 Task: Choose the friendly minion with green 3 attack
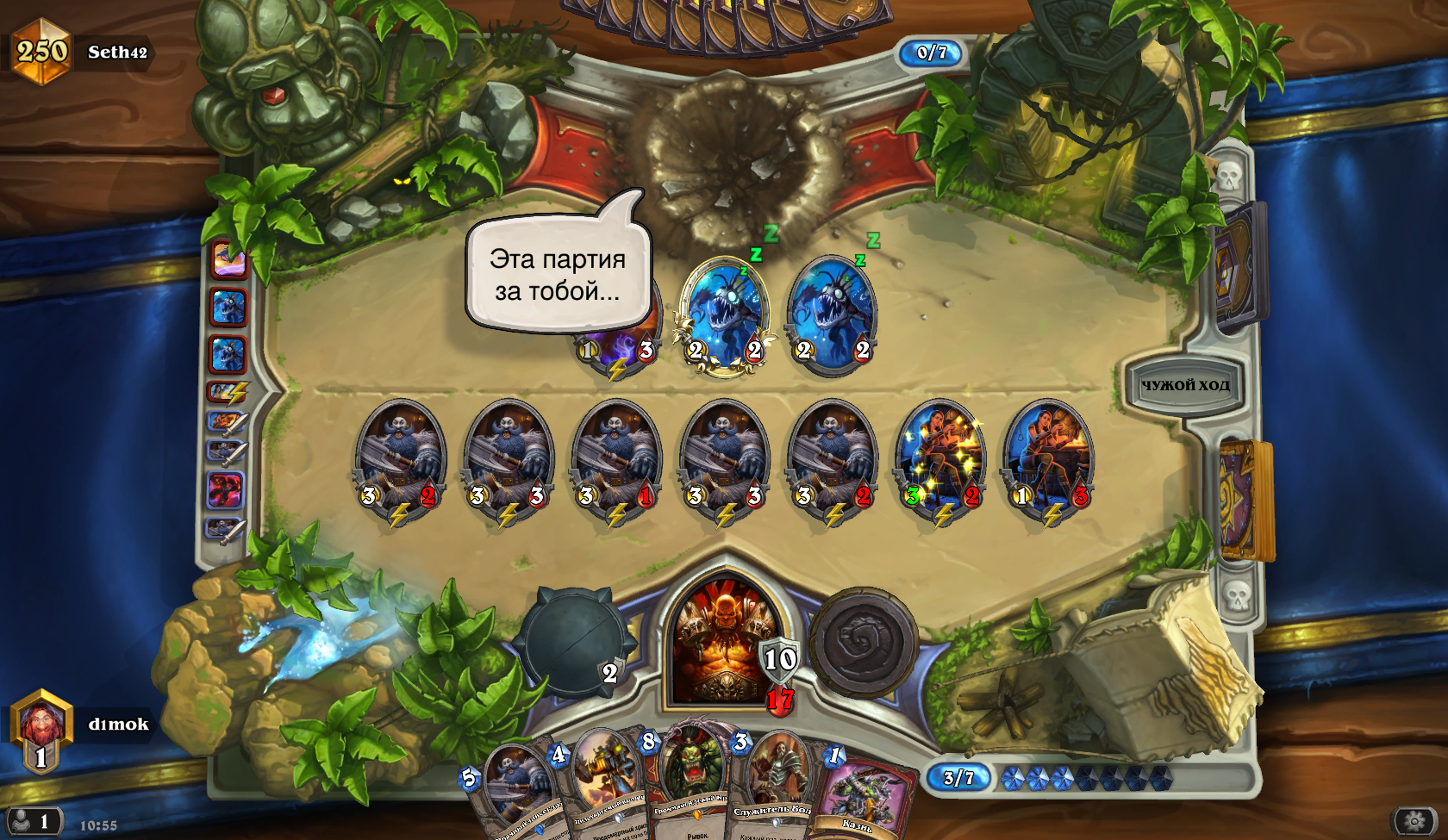click(x=940, y=461)
